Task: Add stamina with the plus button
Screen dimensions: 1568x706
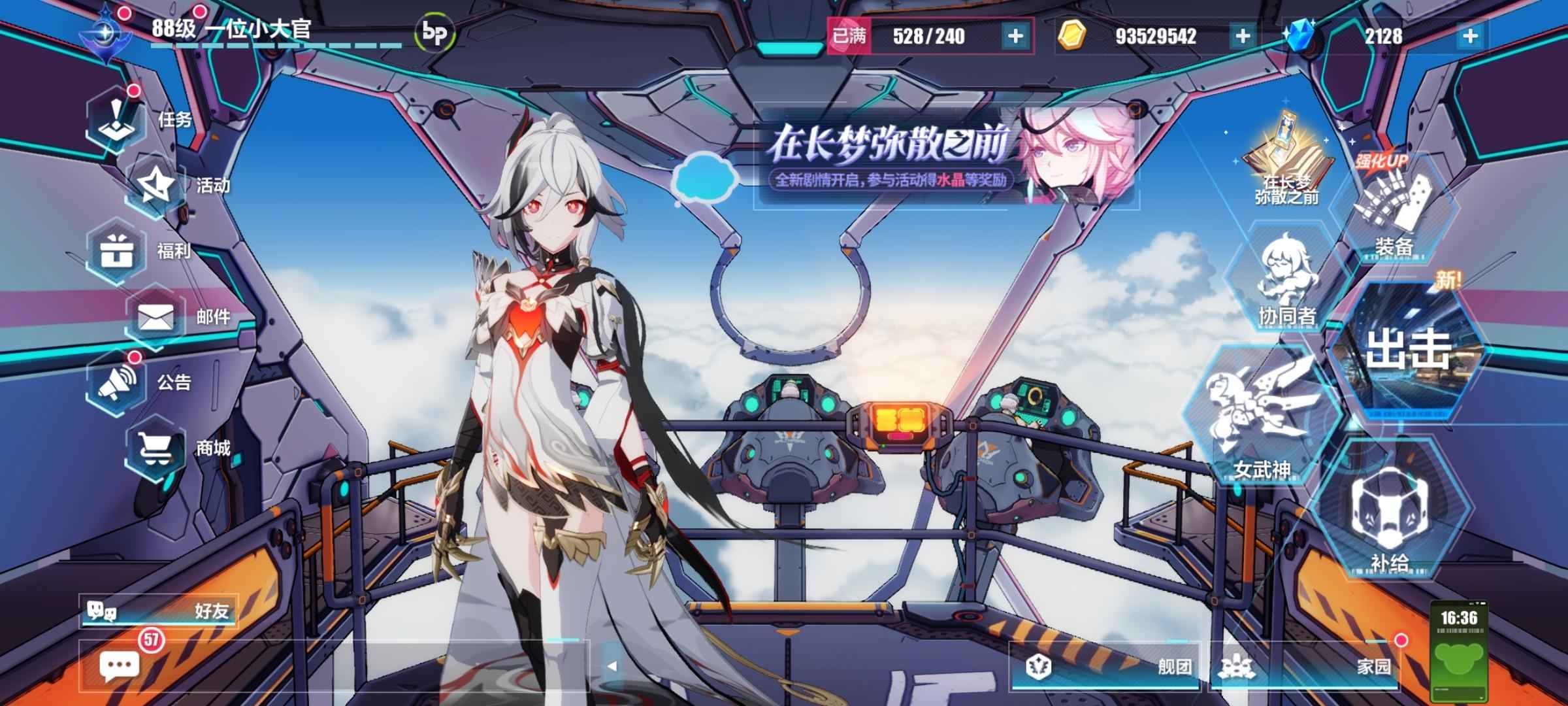Action: [x=1015, y=36]
